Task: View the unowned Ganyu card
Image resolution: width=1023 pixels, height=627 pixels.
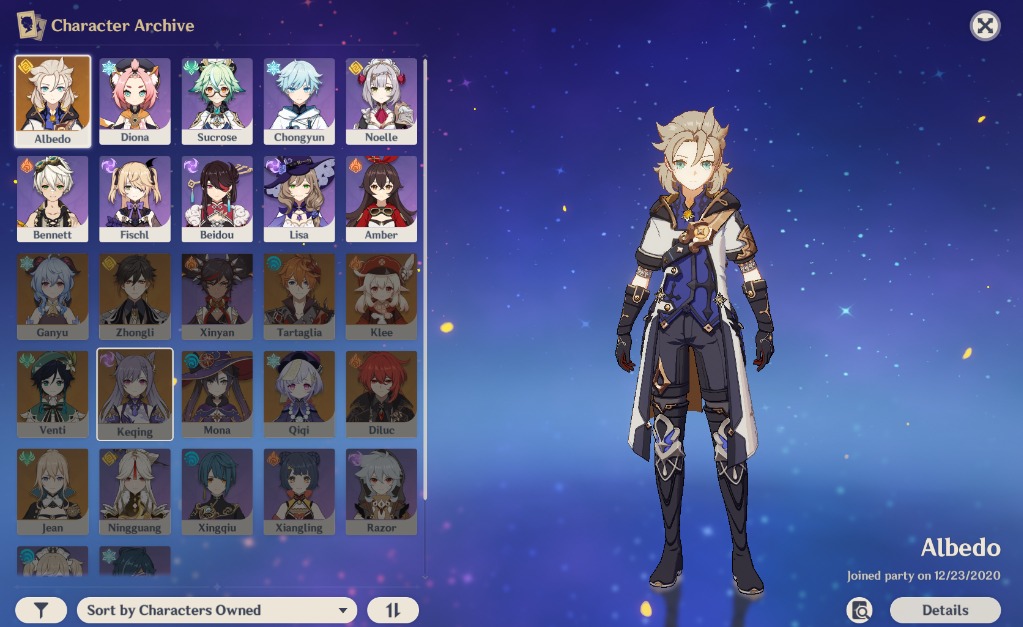Action: tap(53, 296)
